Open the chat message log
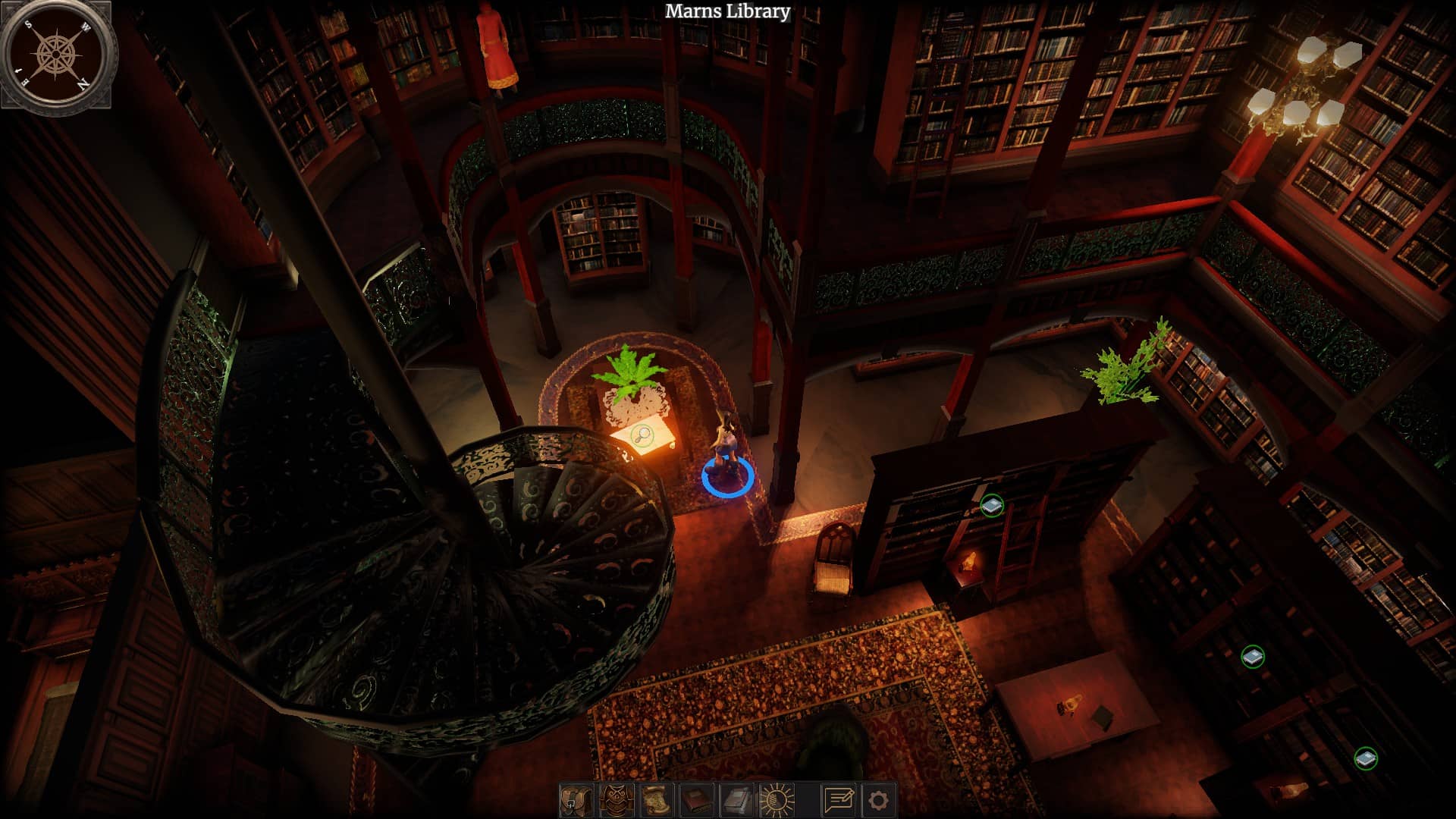Screen dimensions: 1456x819 [839, 800]
